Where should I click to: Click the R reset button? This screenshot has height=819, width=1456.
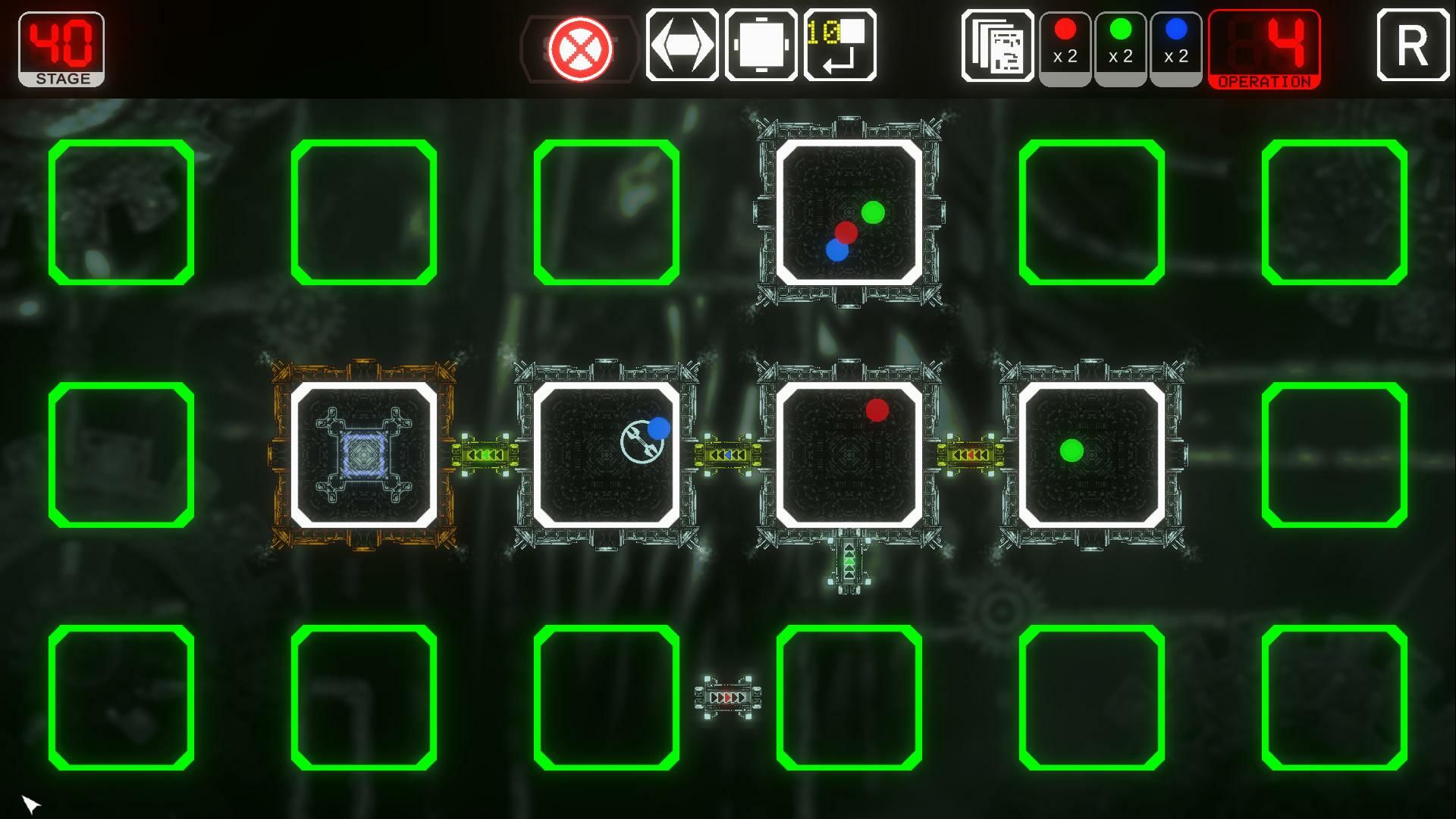(x=1413, y=45)
